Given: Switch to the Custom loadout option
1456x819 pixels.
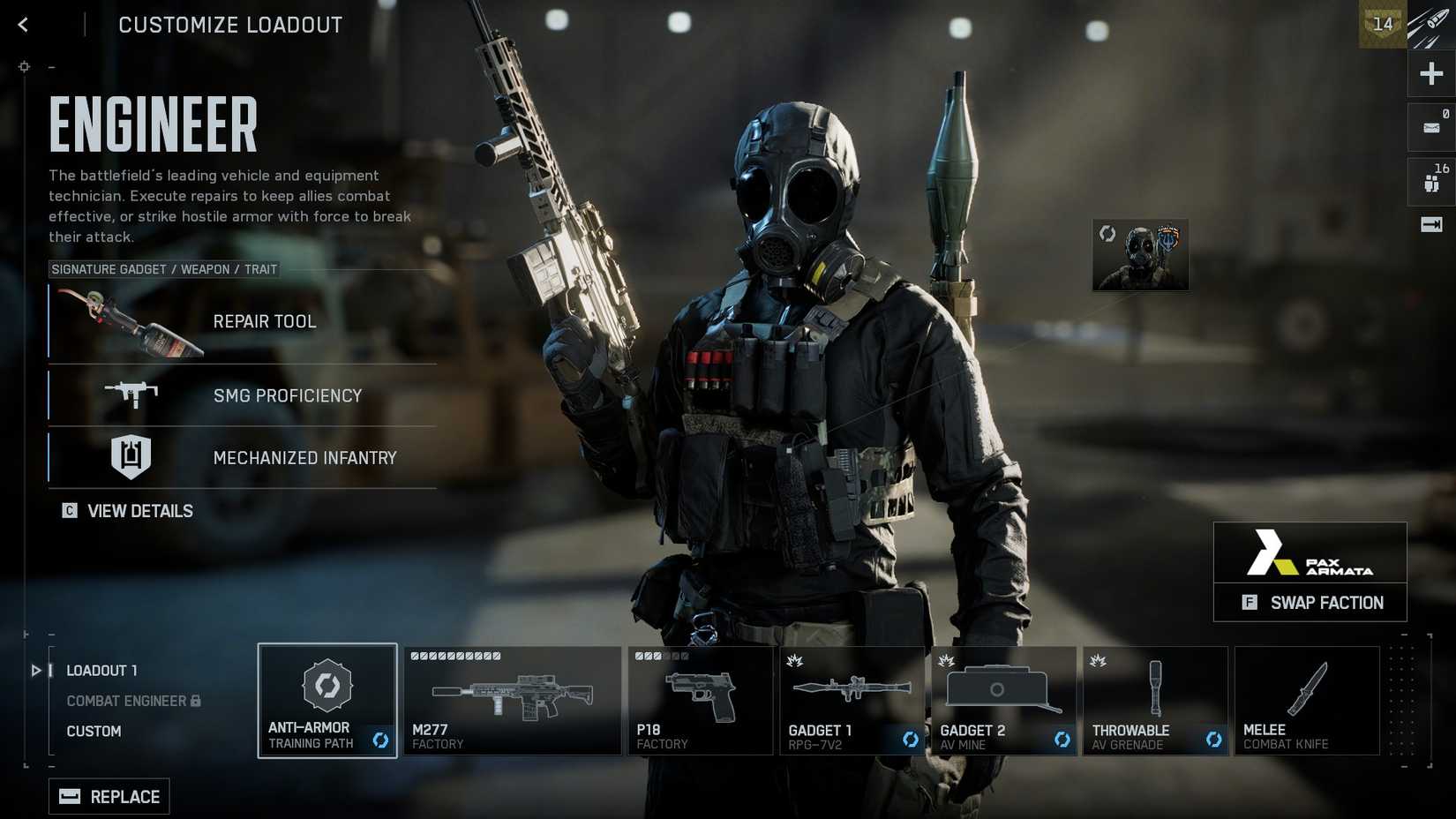Looking at the screenshot, I should click(94, 731).
